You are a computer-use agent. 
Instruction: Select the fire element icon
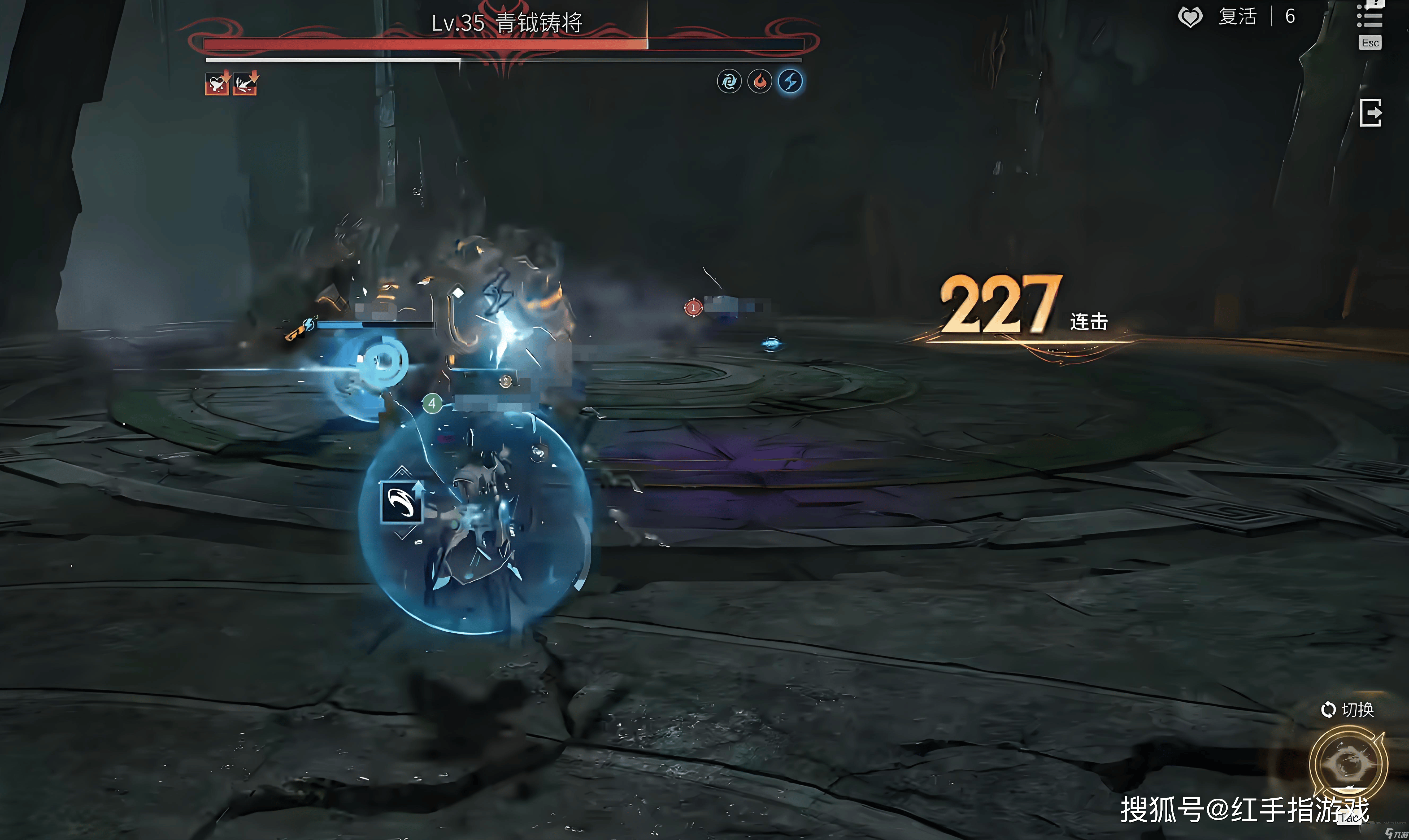760,81
